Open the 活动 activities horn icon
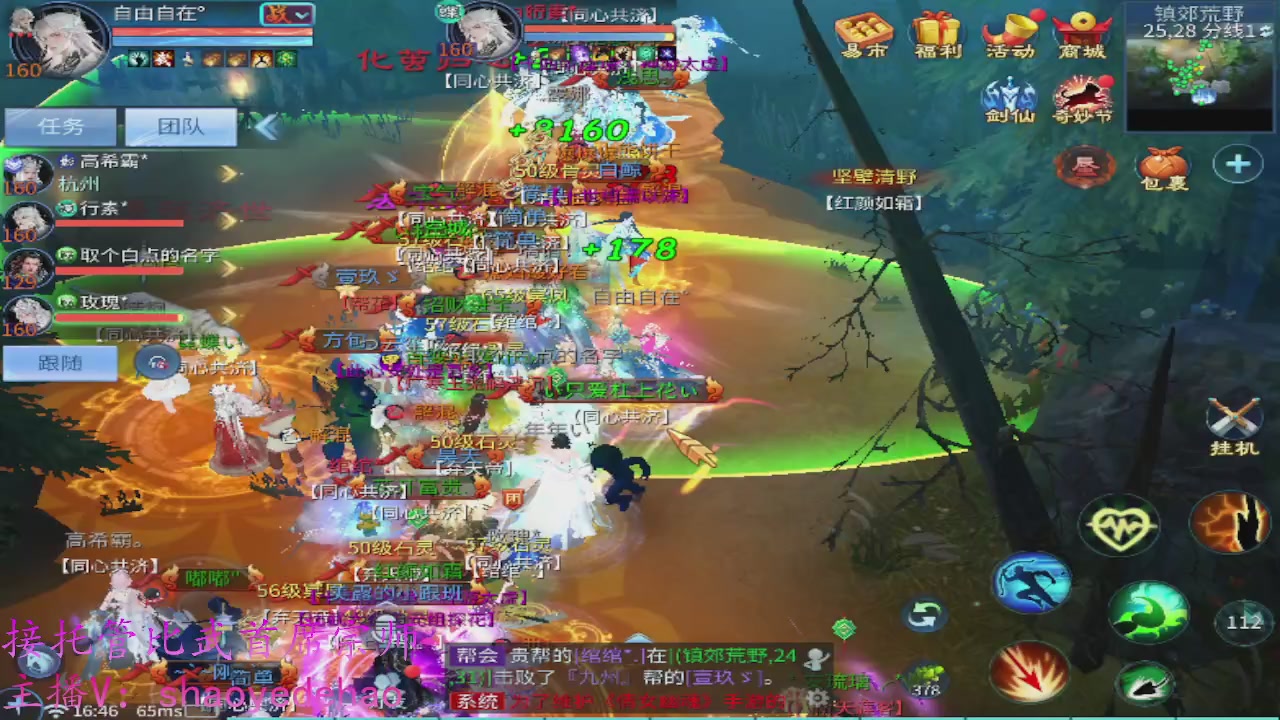Screen dimensions: 1280x720 click(1010, 37)
